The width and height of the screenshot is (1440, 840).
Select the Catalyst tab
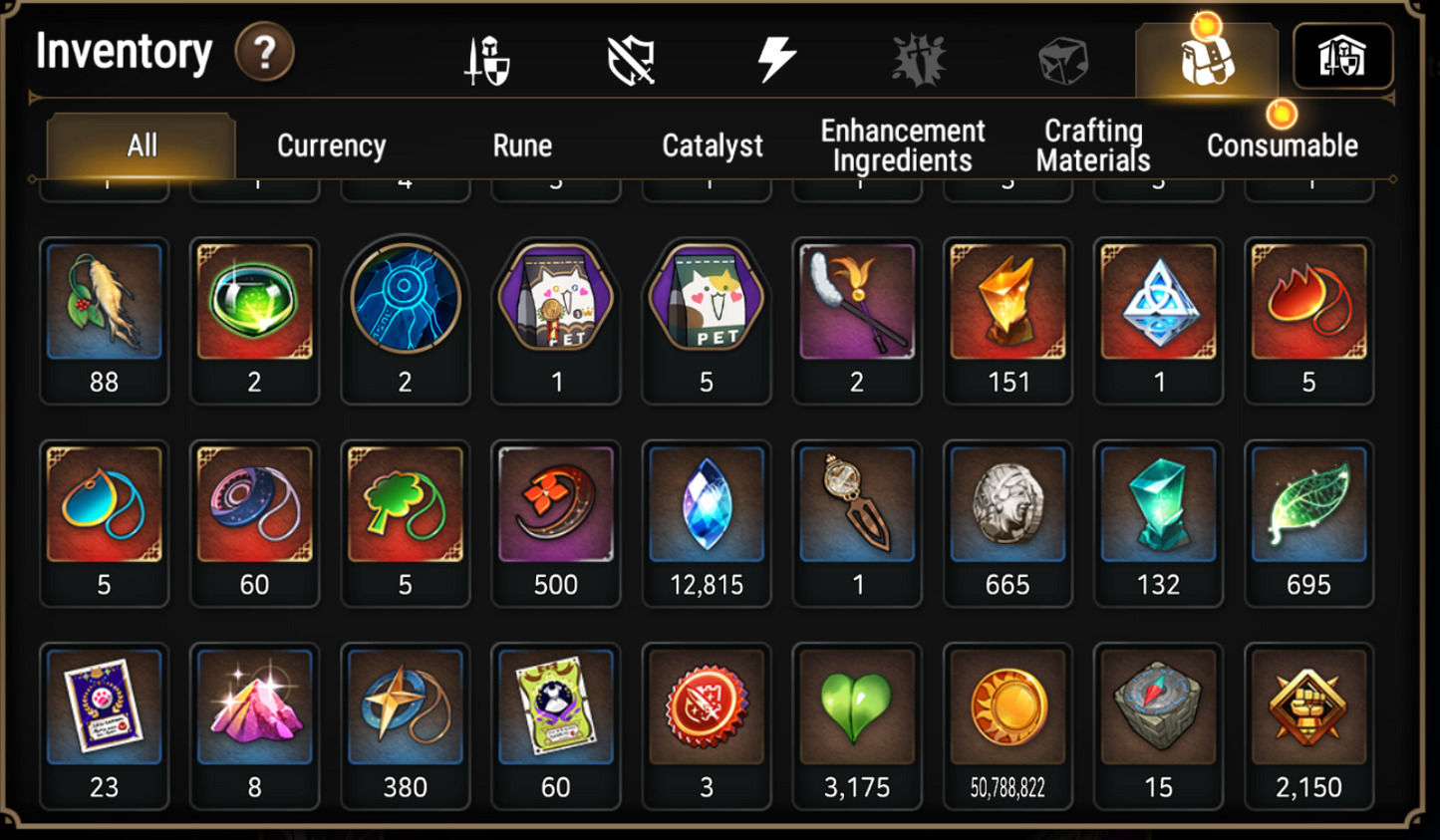pos(712,145)
